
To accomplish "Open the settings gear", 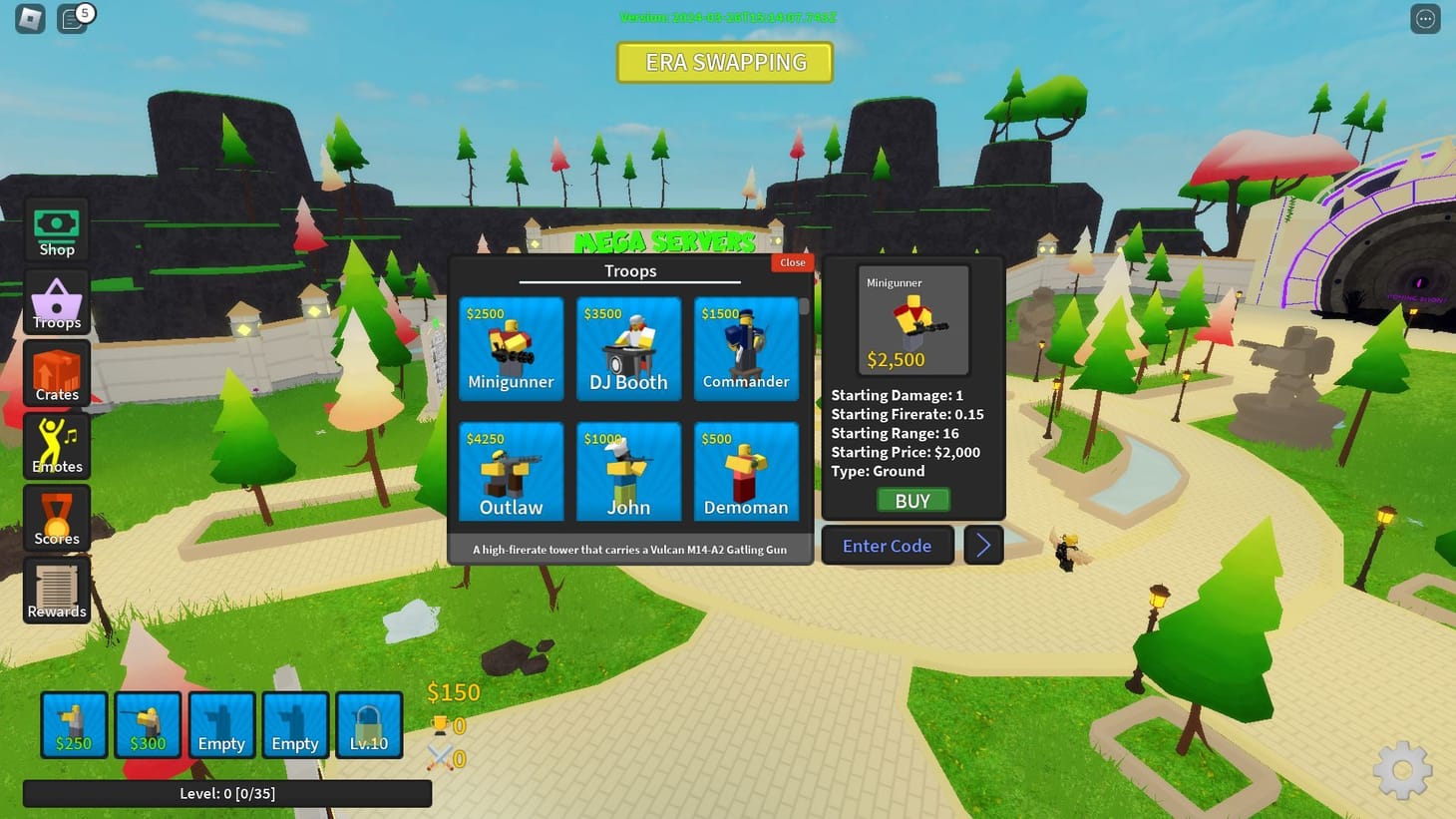I will coord(1403,769).
